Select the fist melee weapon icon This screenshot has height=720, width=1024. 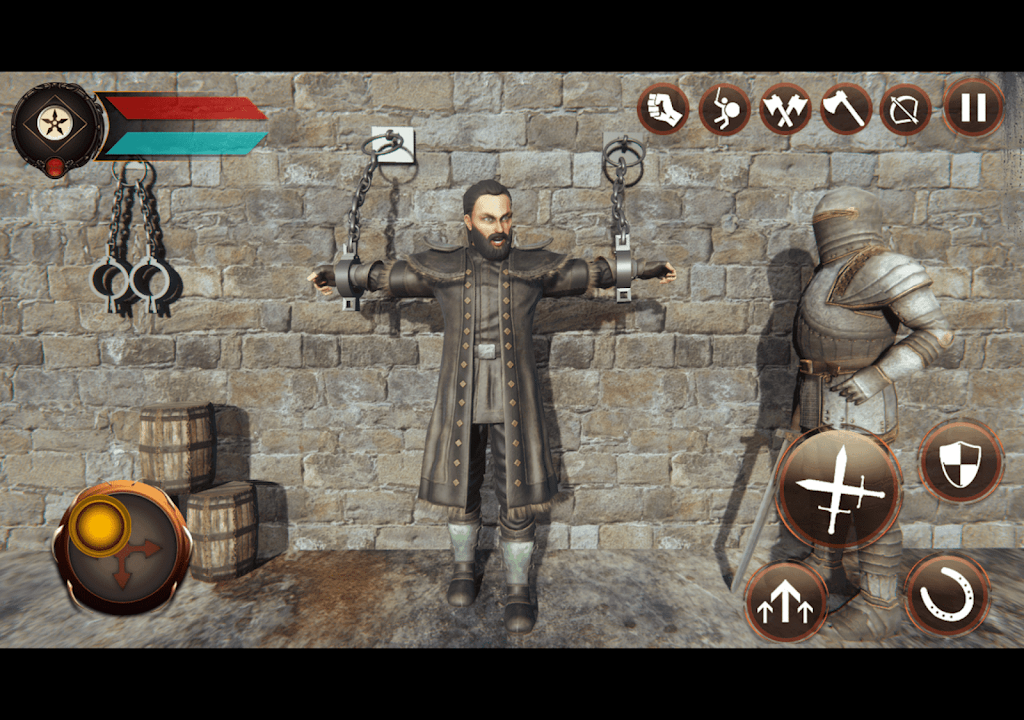663,109
